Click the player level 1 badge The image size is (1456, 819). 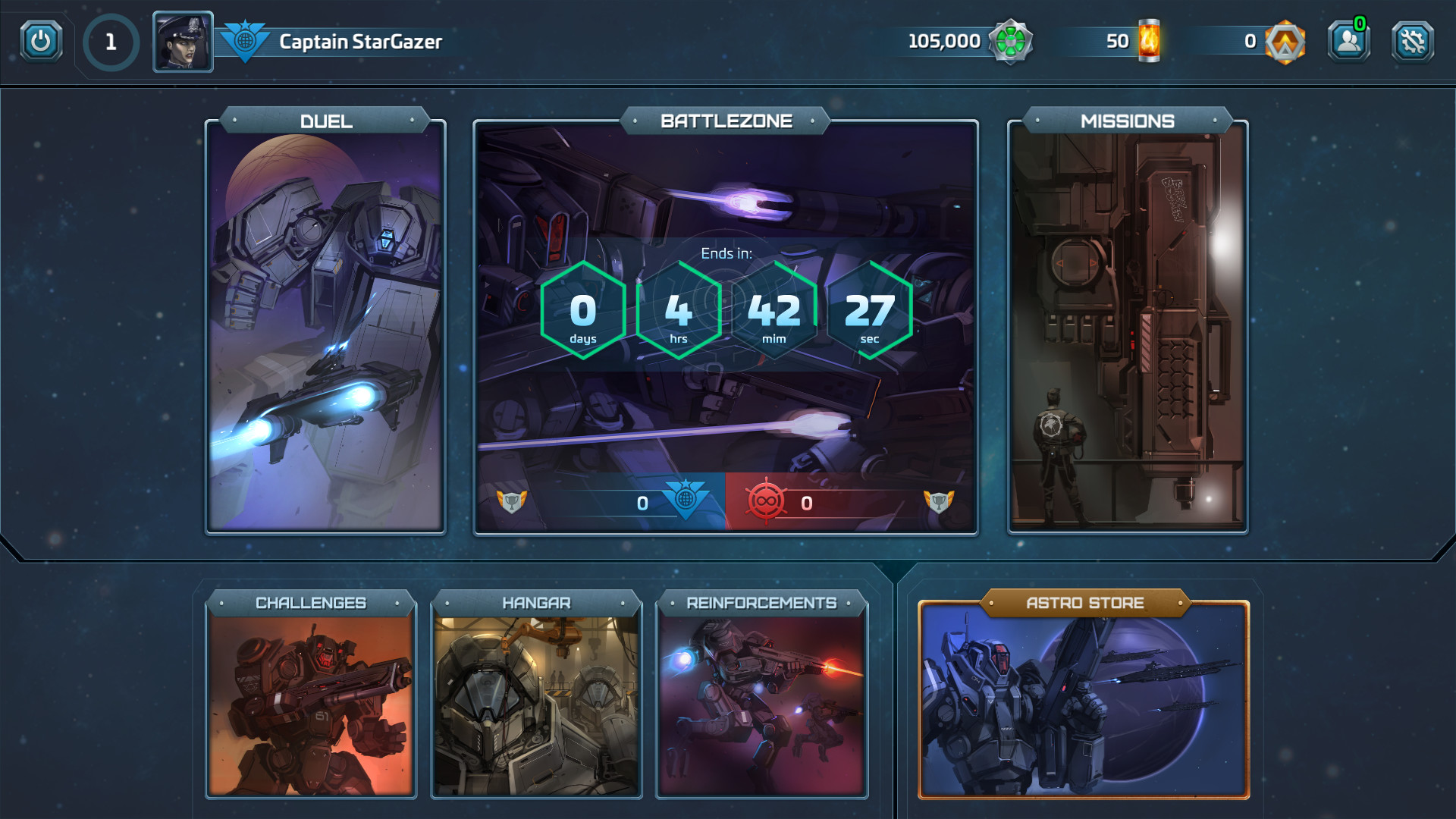coord(111,42)
